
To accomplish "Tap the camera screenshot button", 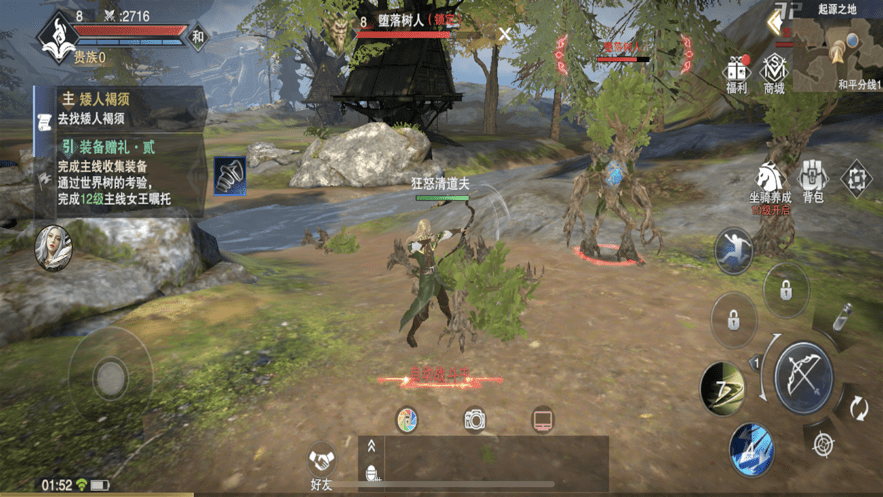I will coord(475,420).
